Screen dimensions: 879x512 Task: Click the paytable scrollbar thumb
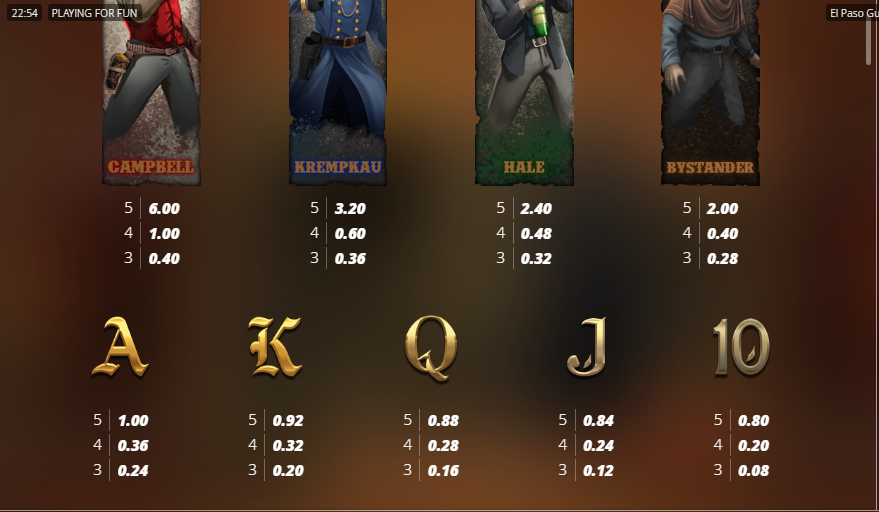click(868, 42)
